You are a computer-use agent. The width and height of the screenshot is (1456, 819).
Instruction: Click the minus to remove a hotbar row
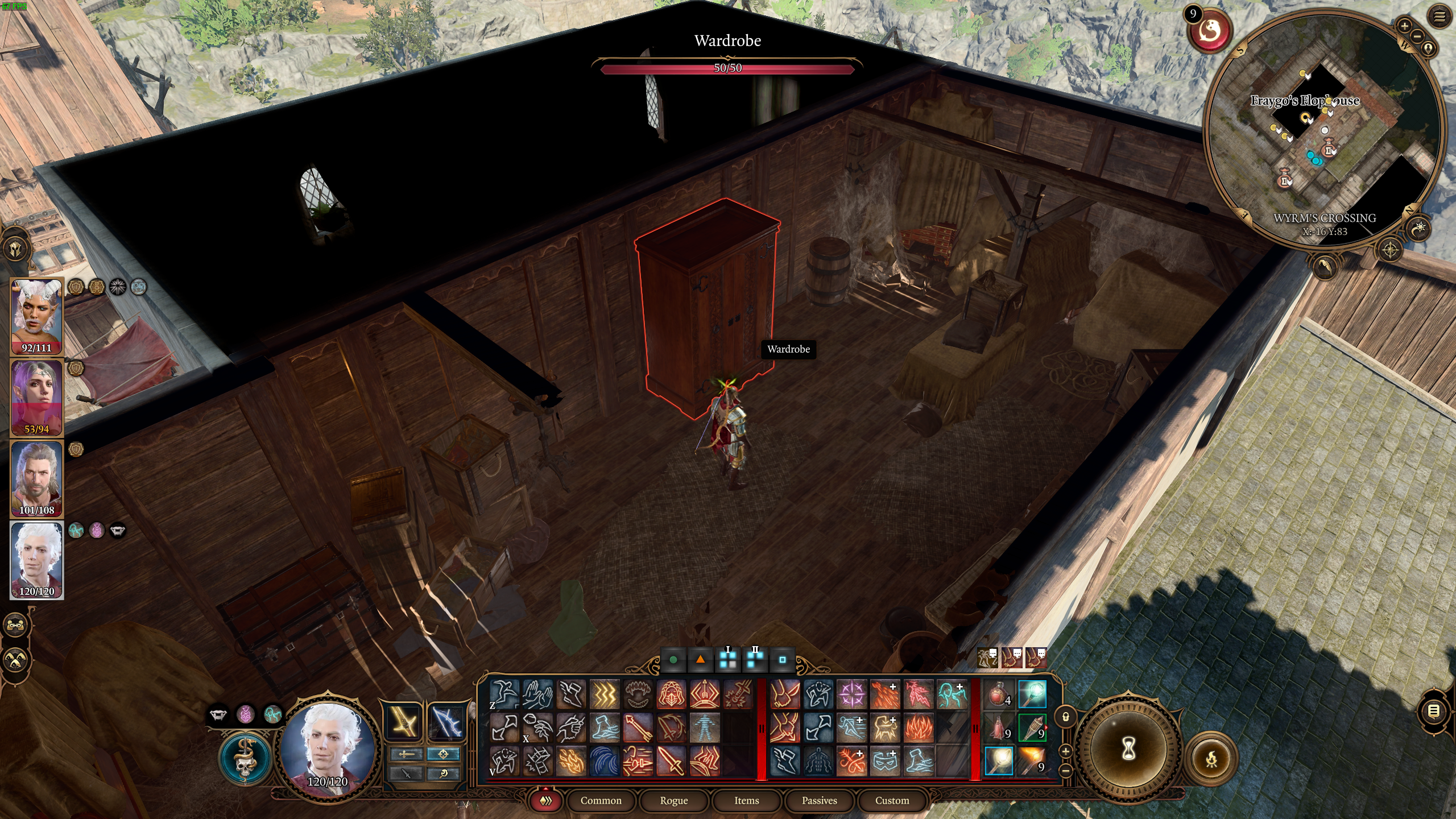tap(1065, 771)
